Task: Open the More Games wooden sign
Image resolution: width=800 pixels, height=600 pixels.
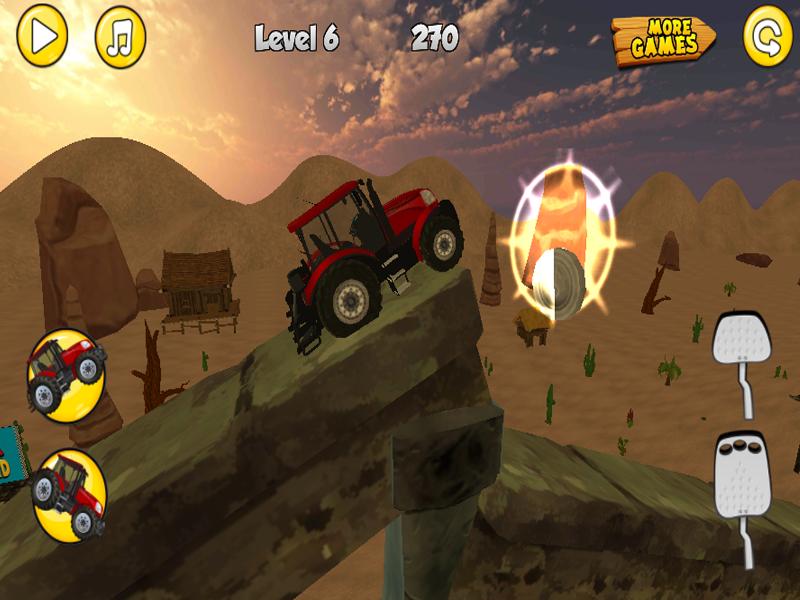Action: click(664, 41)
